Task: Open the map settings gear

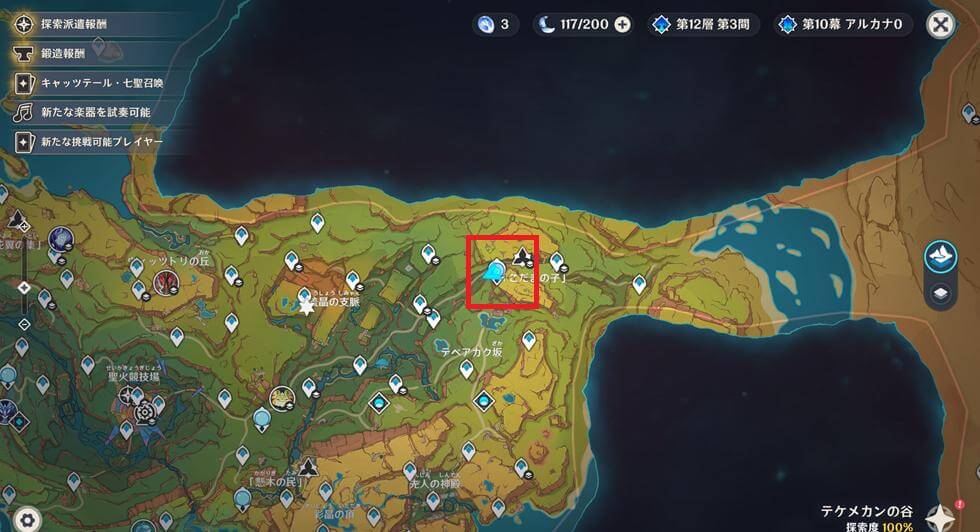Action: [x=27, y=519]
